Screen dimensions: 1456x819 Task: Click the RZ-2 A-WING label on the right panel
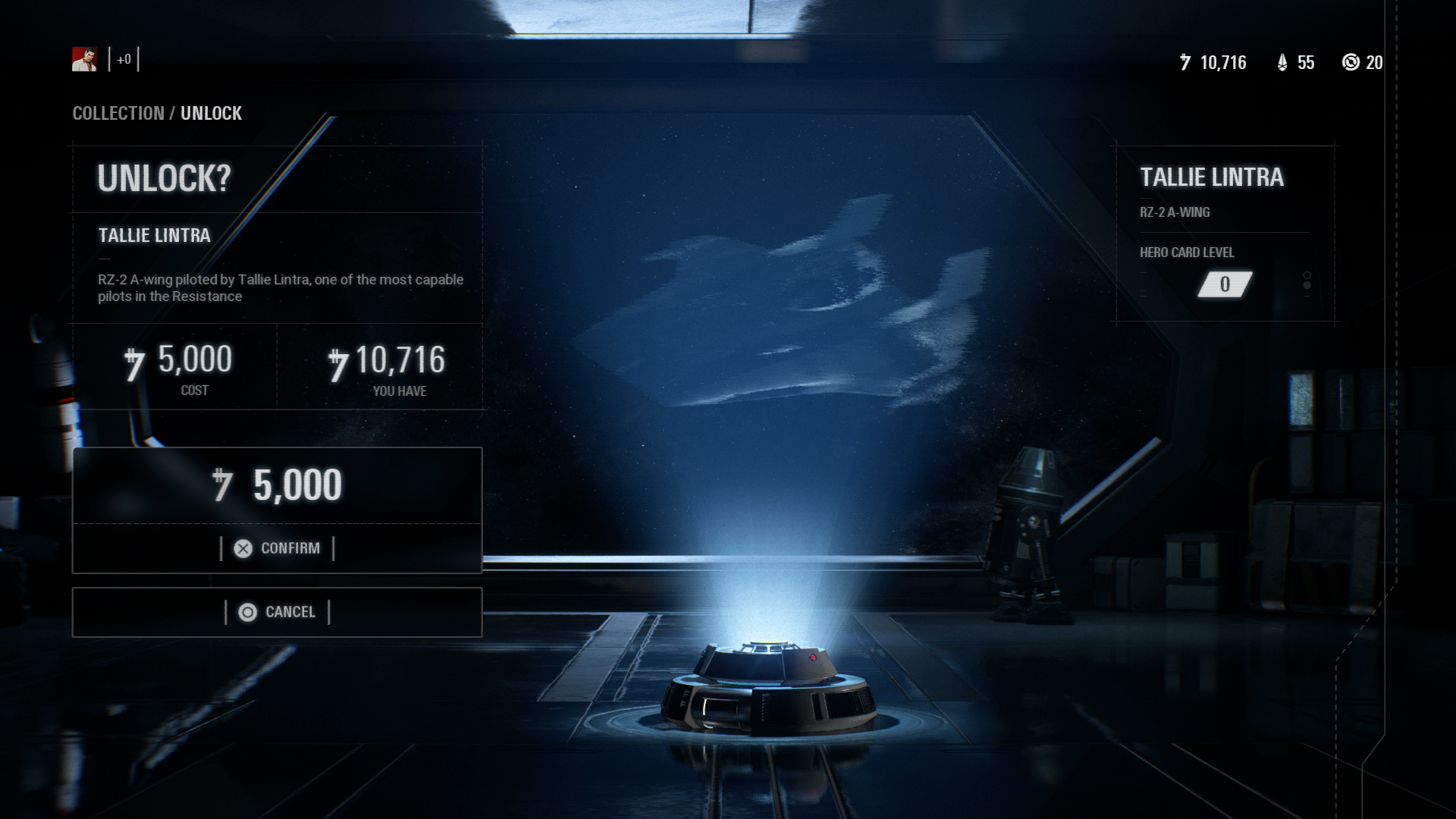(x=1175, y=213)
